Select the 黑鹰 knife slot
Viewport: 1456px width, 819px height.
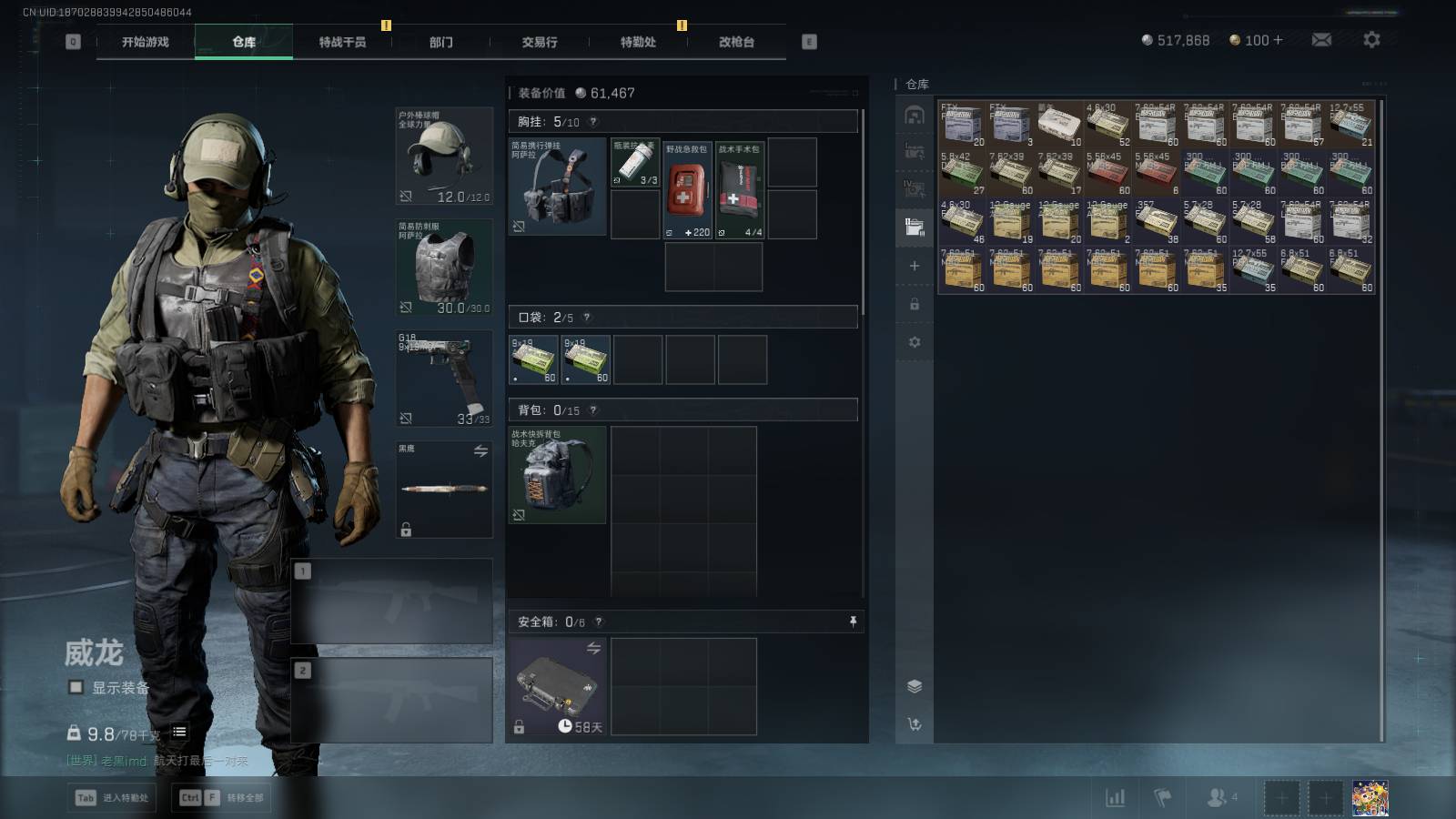pyautogui.click(x=444, y=489)
